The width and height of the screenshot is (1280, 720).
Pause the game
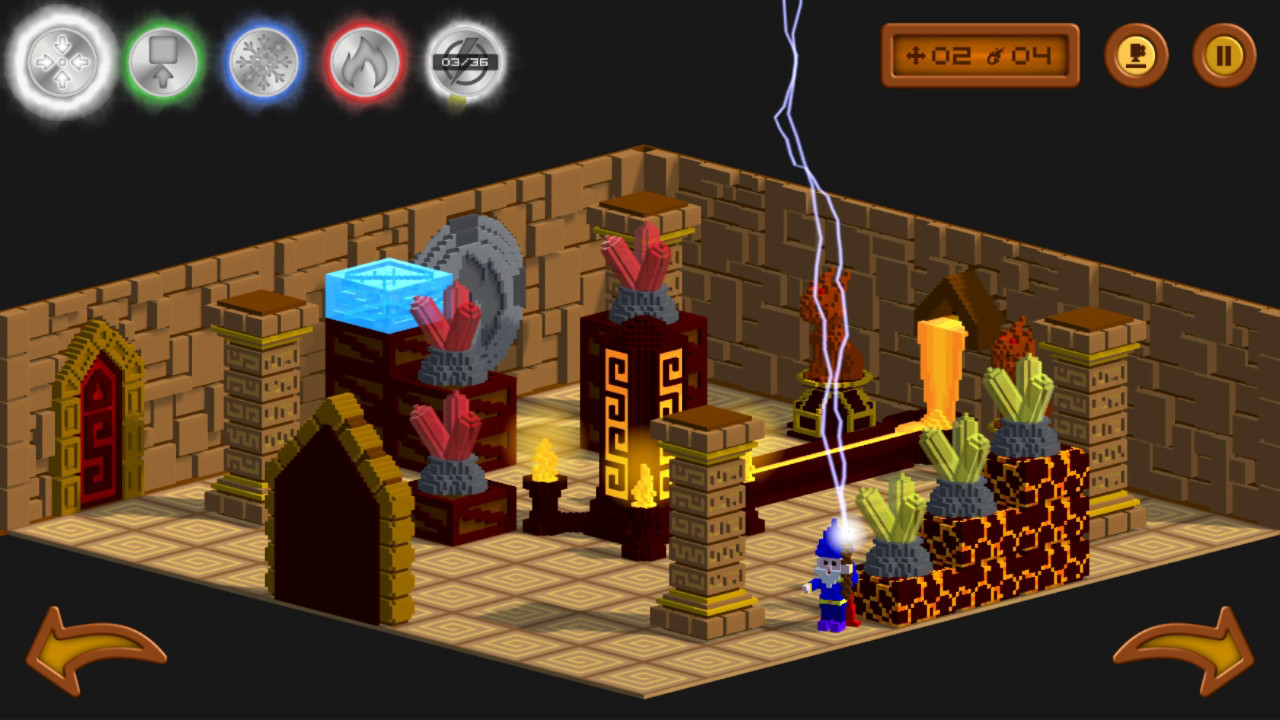[x=1225, y=57]
